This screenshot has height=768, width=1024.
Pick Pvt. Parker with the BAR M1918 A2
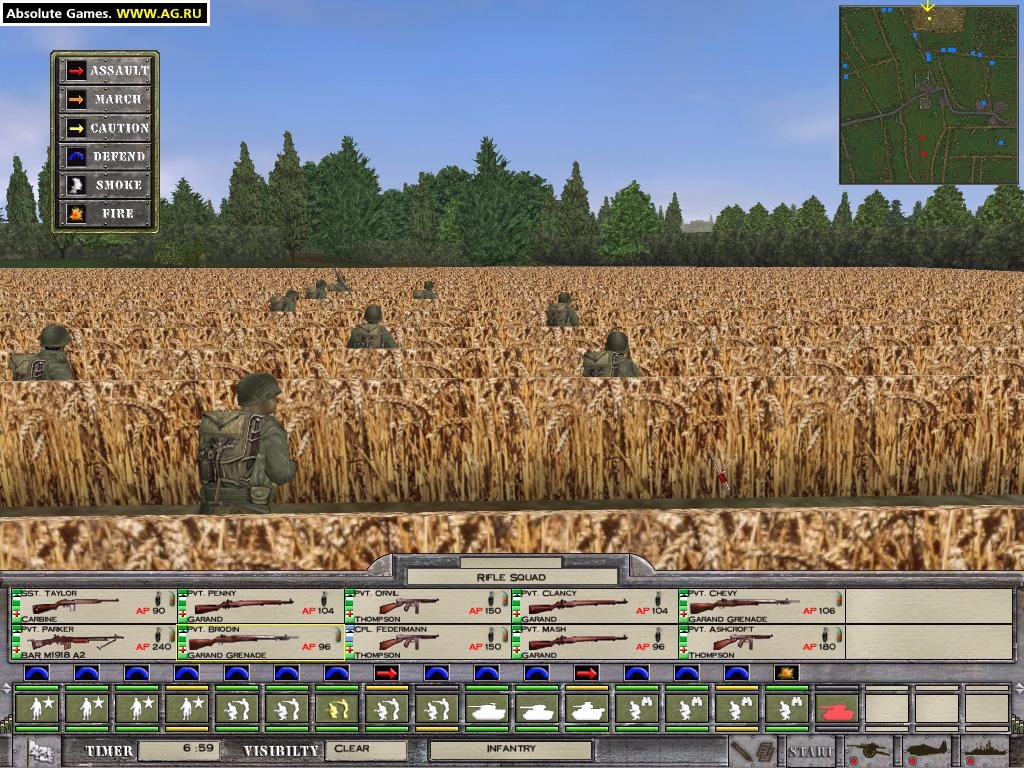(94, 642)
